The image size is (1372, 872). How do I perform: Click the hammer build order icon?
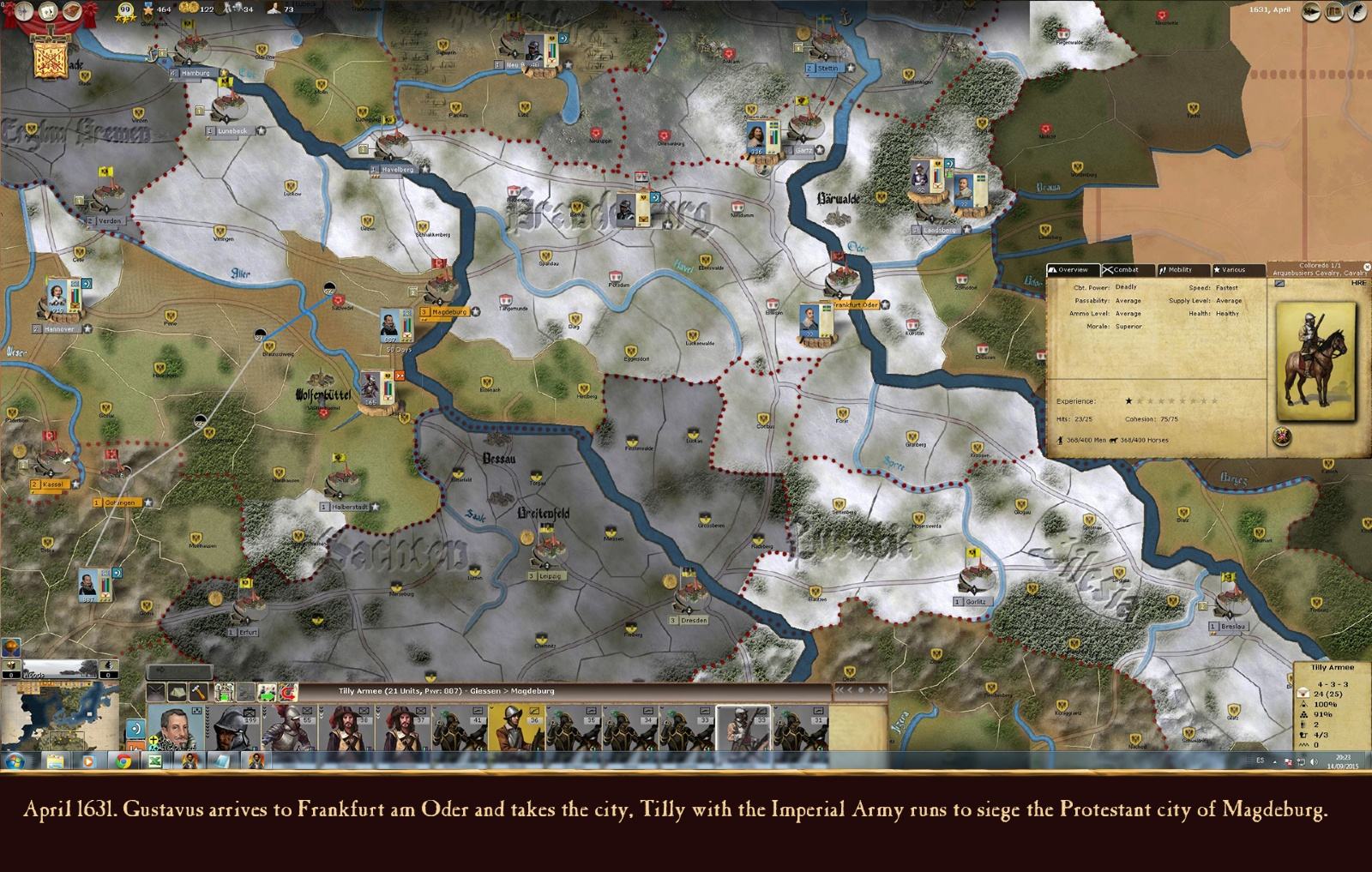point(199,692)
